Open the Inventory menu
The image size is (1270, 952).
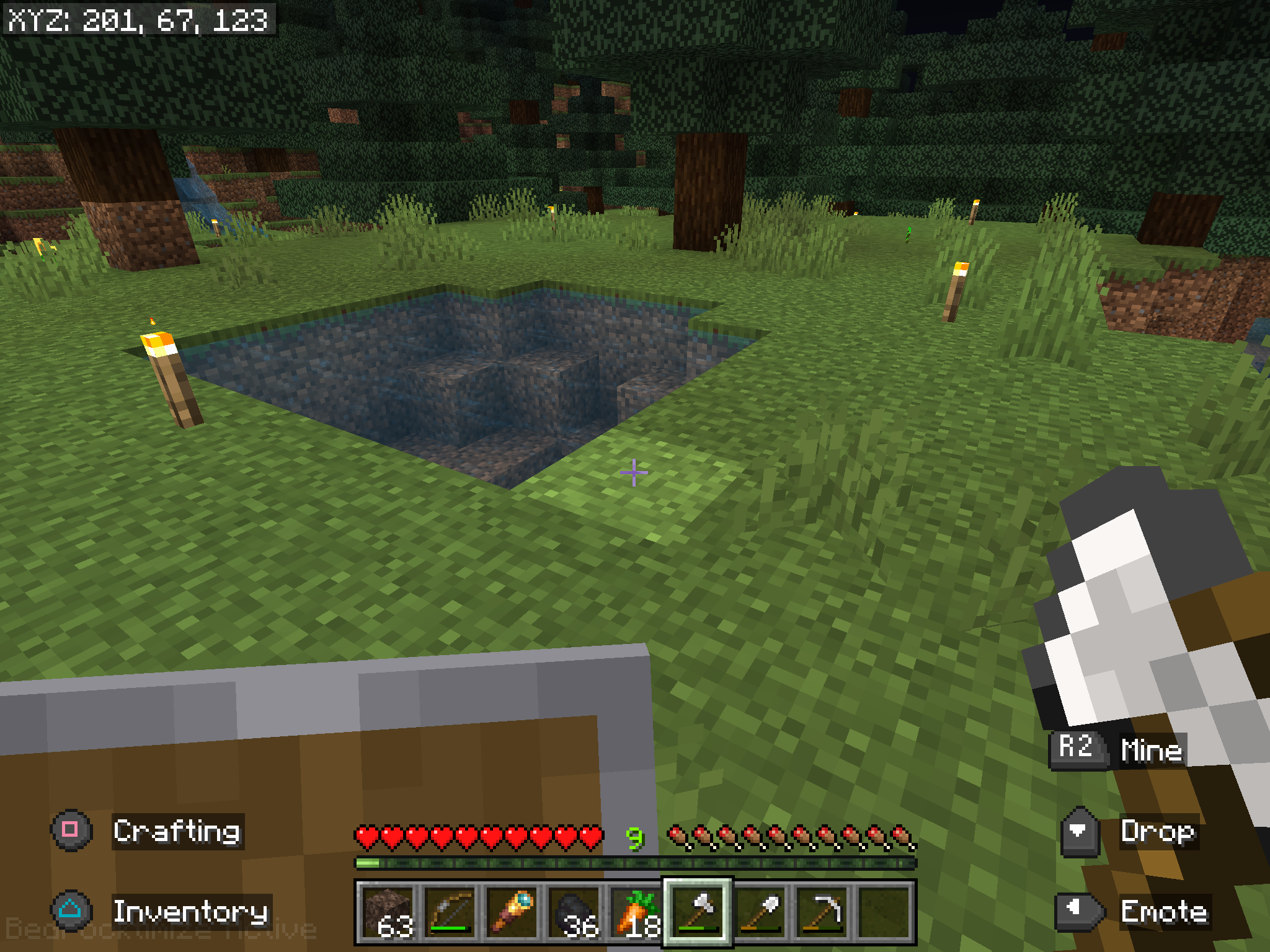[x=192, y=911]
